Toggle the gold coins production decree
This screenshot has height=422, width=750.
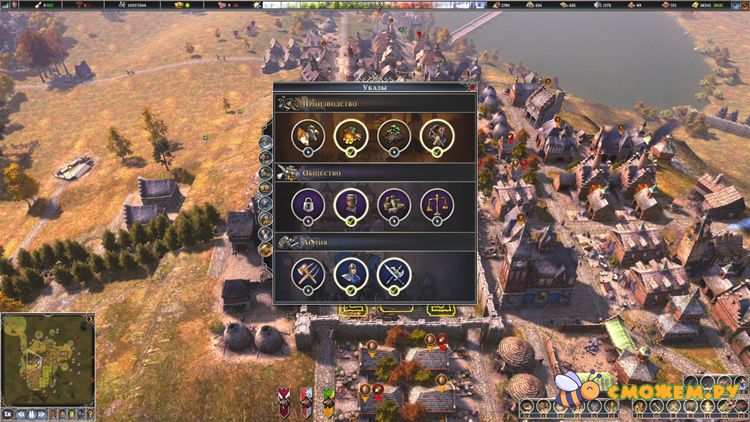click(x=350, y=134)
